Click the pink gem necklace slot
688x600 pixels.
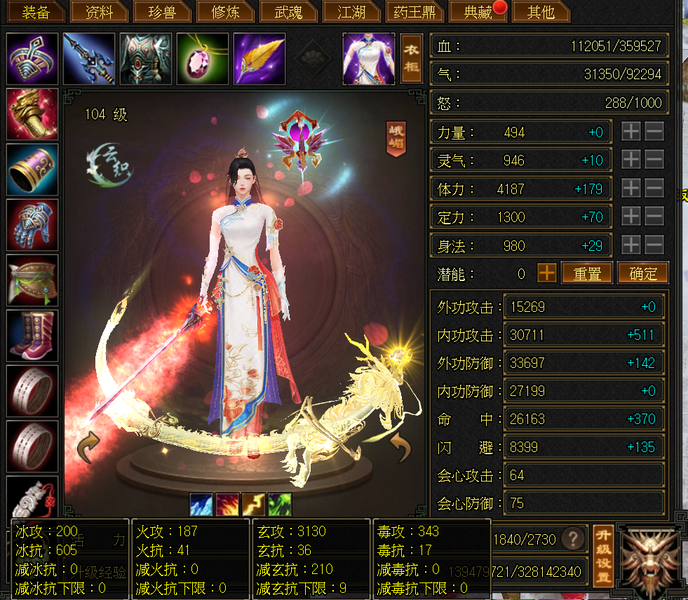click(202, 59)
